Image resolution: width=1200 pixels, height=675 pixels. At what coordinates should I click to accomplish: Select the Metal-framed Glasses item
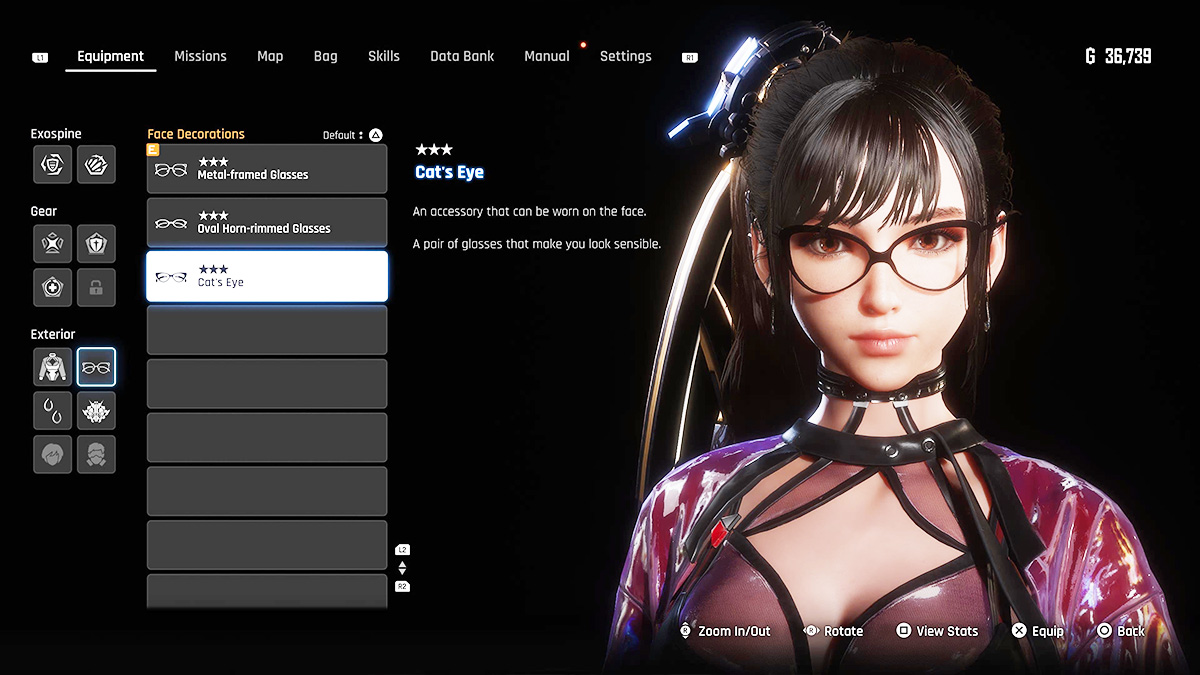(x=267, y=169)
